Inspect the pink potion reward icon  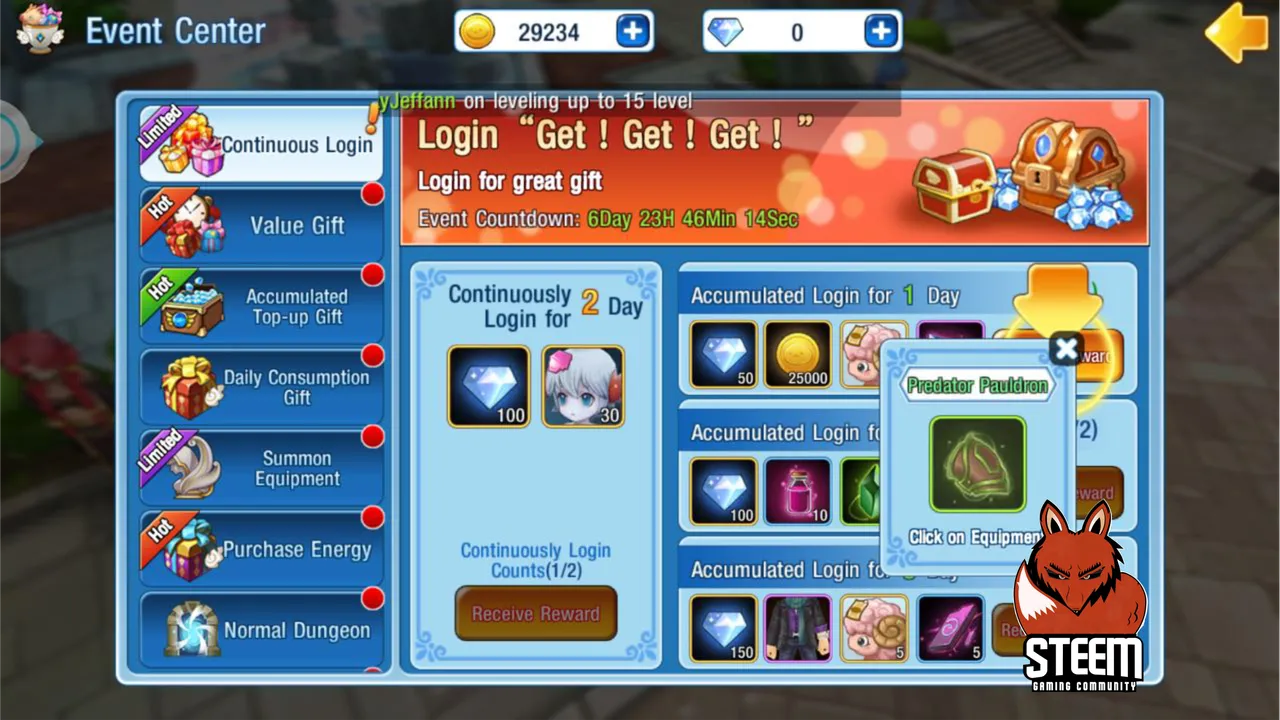point(798,491)
